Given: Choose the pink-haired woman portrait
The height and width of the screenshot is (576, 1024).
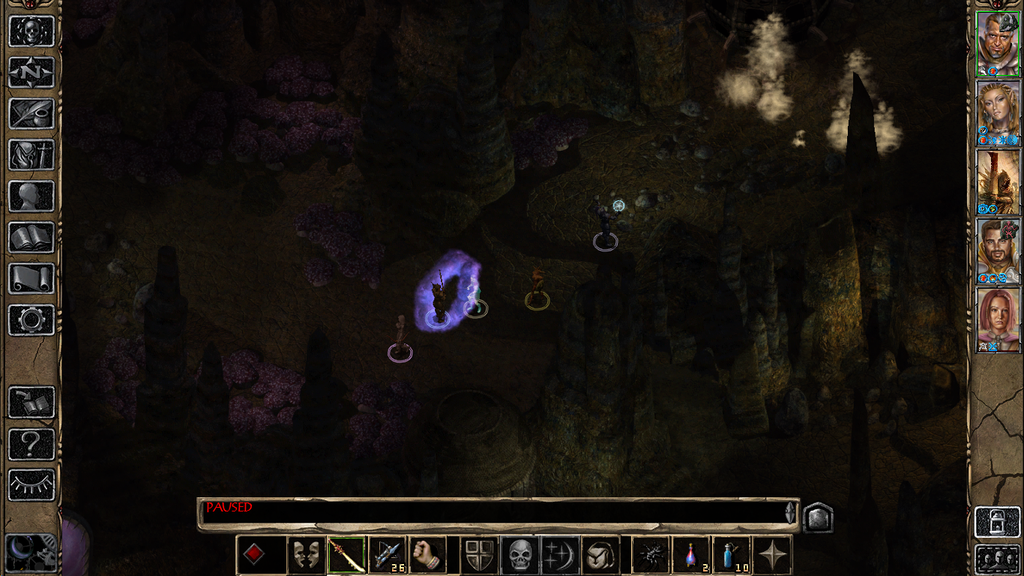Looking at the screenshot, I should 998,320.
